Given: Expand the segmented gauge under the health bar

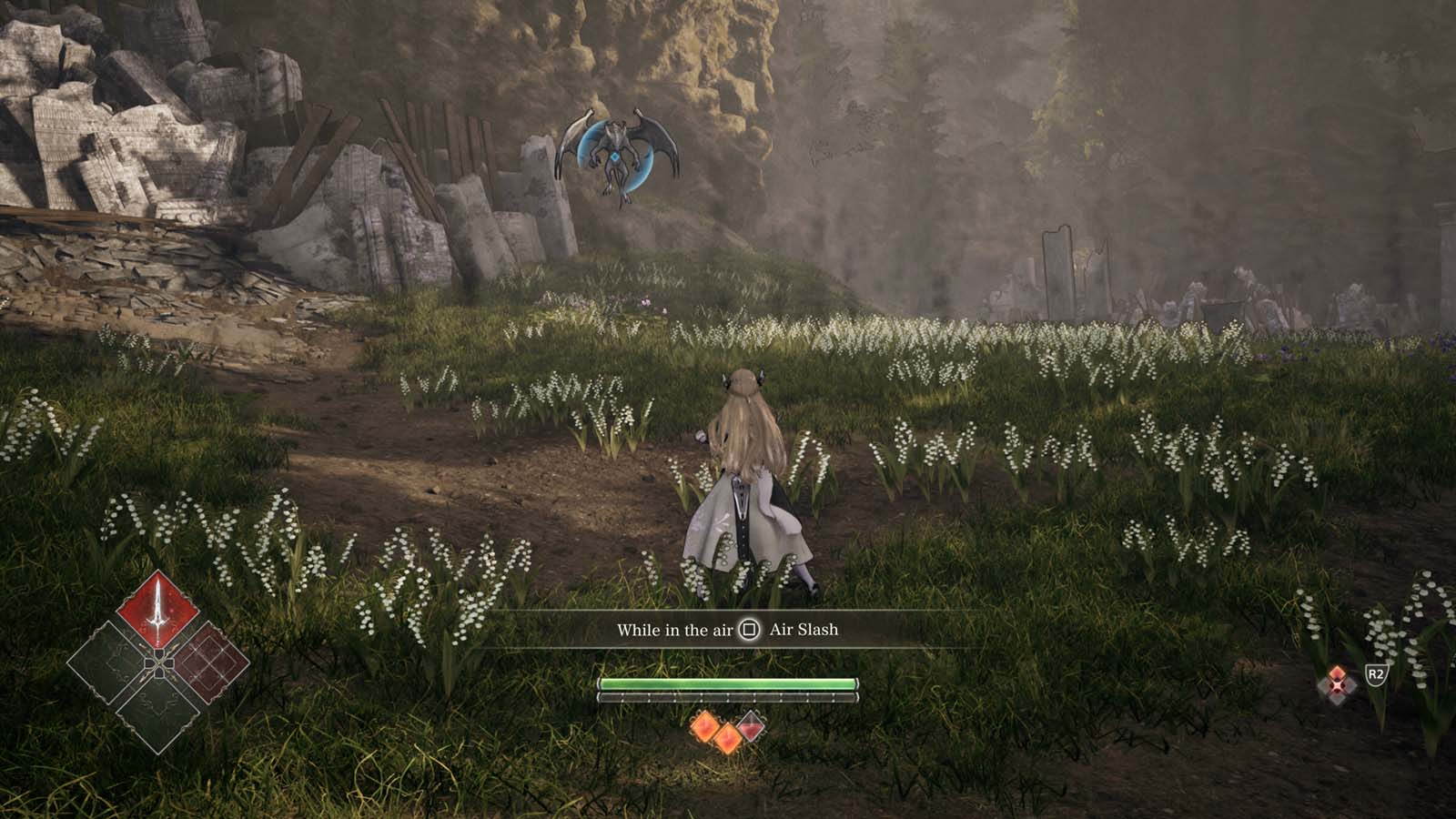Looking at the screenshot, I should pyautogui.click(x=729, y=697).
